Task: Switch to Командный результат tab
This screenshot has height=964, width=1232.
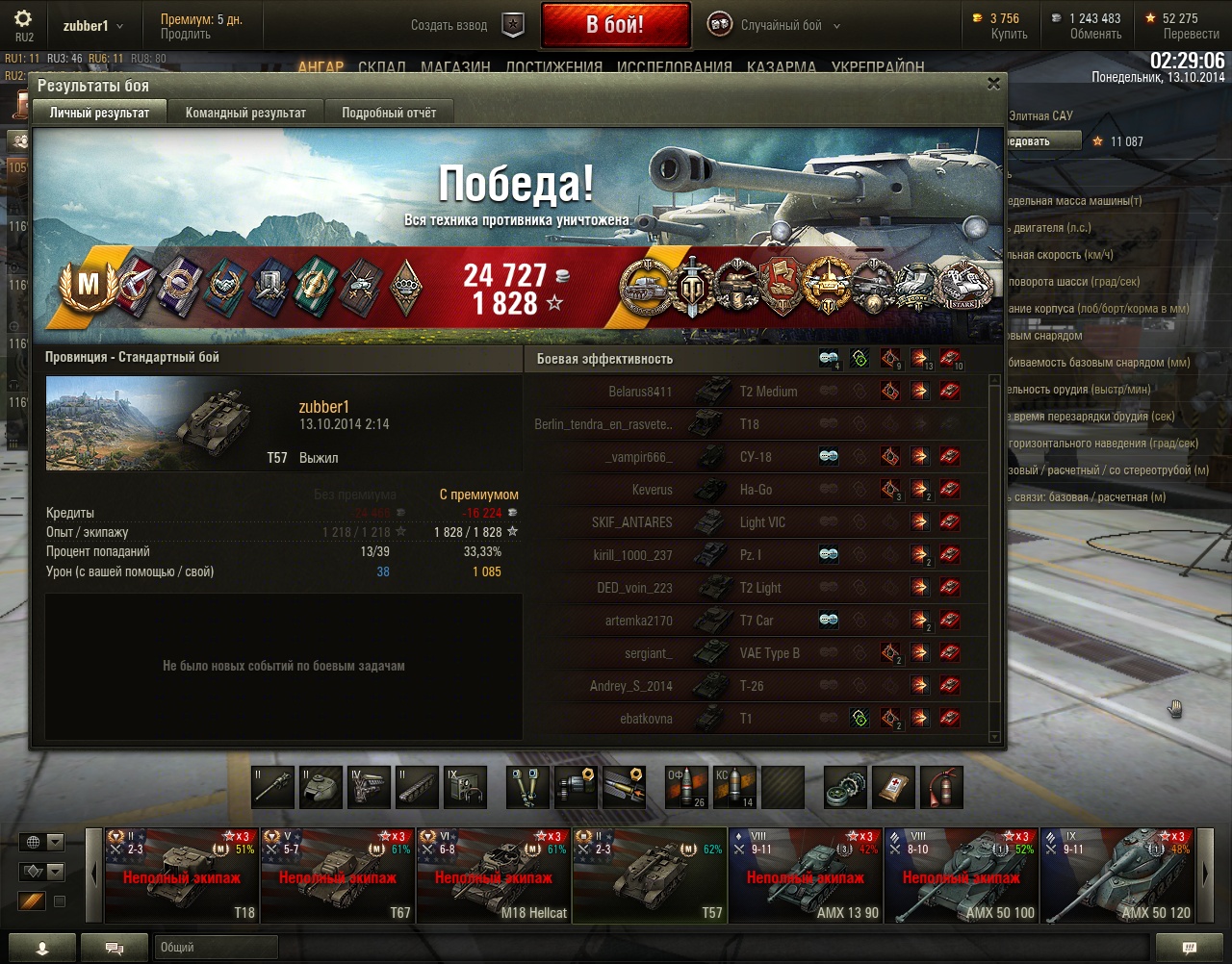Action: (x=245, y=113)
